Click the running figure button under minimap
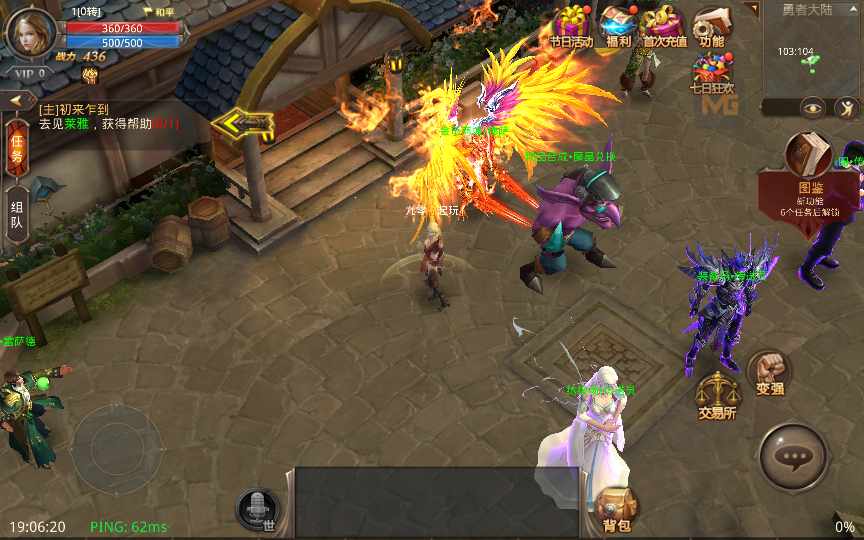864x540 pixels. click(x=847, y=107)
